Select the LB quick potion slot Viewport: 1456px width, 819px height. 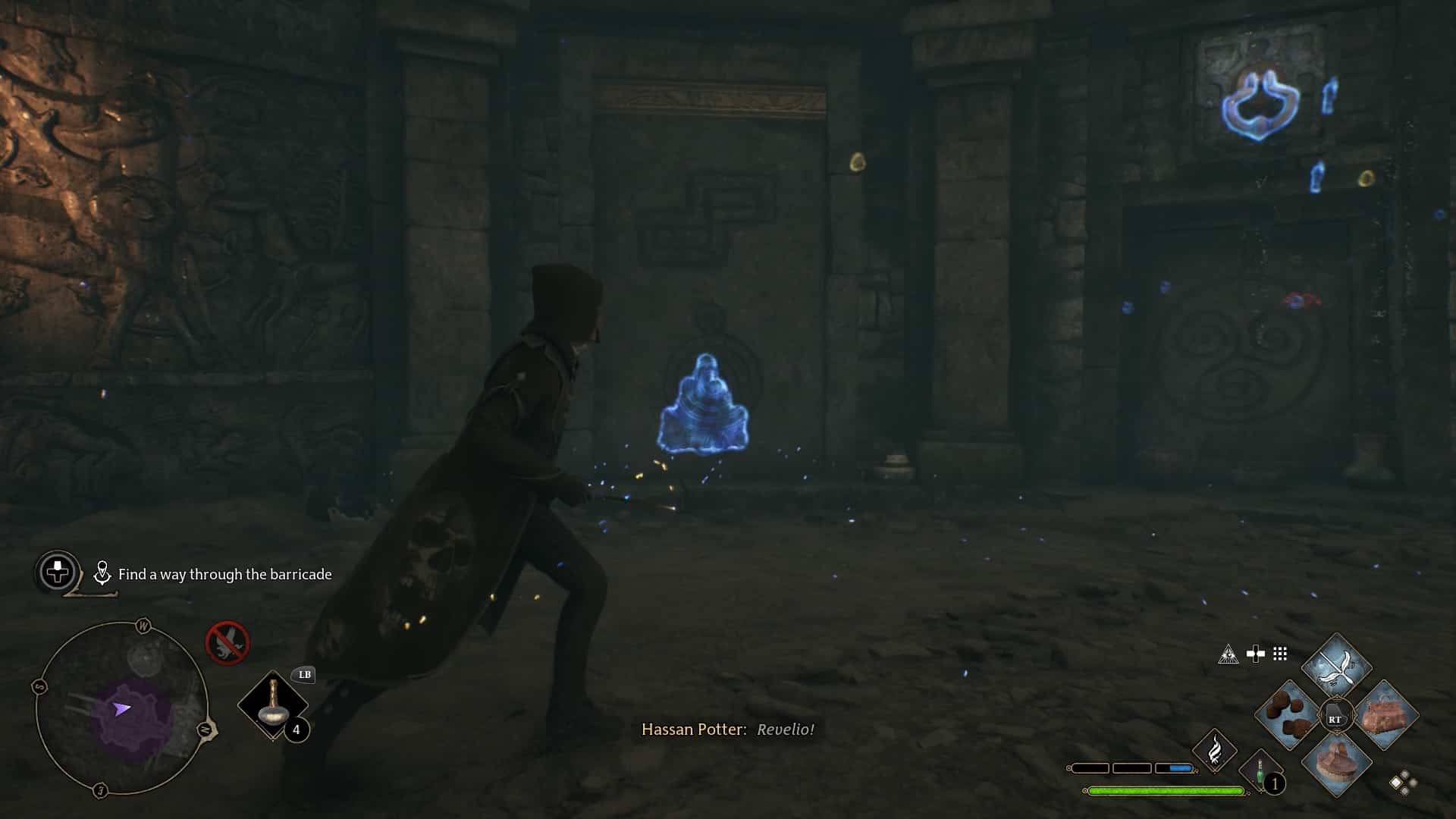(x=273, y=704)
